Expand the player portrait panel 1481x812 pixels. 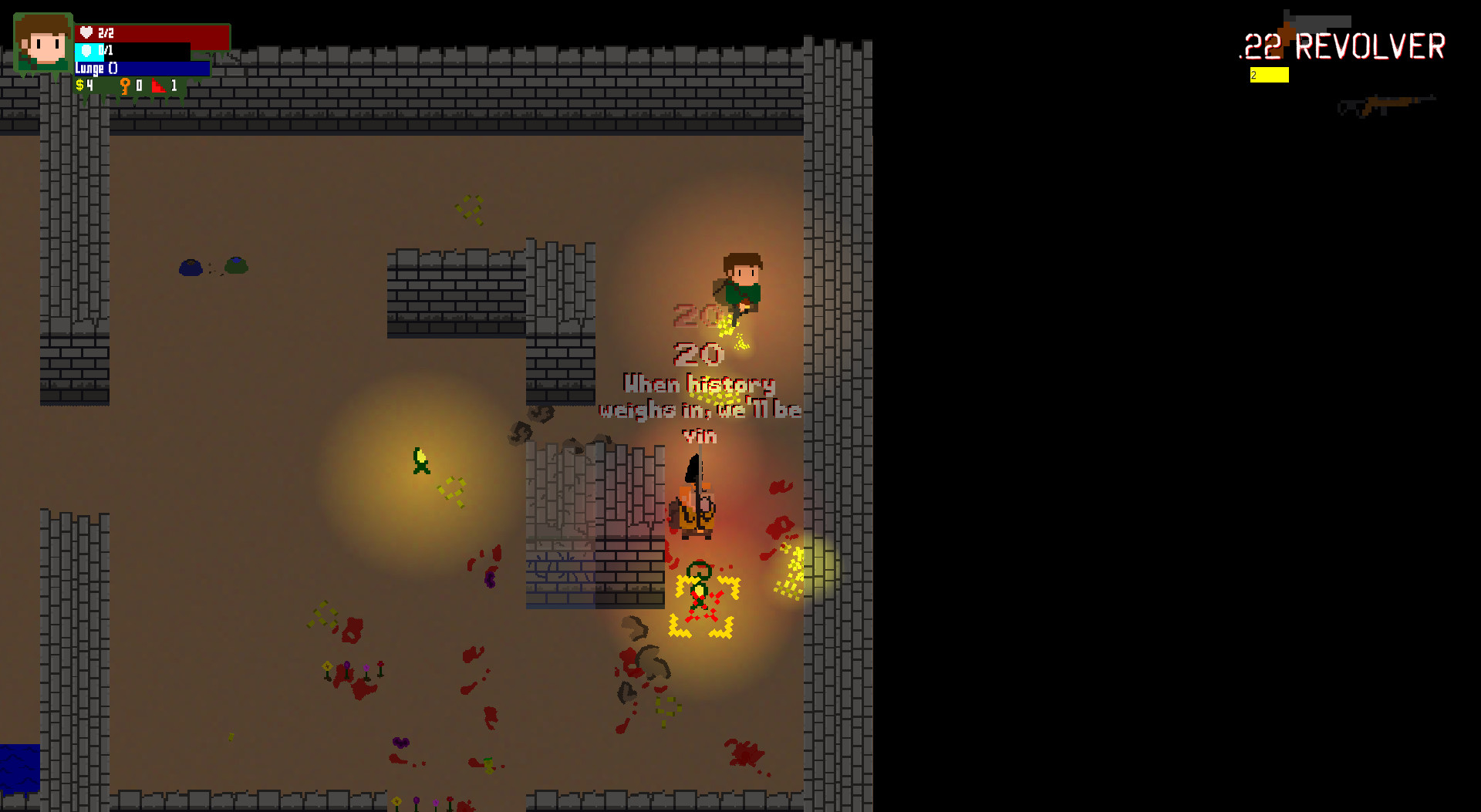[x=42, y=42]
